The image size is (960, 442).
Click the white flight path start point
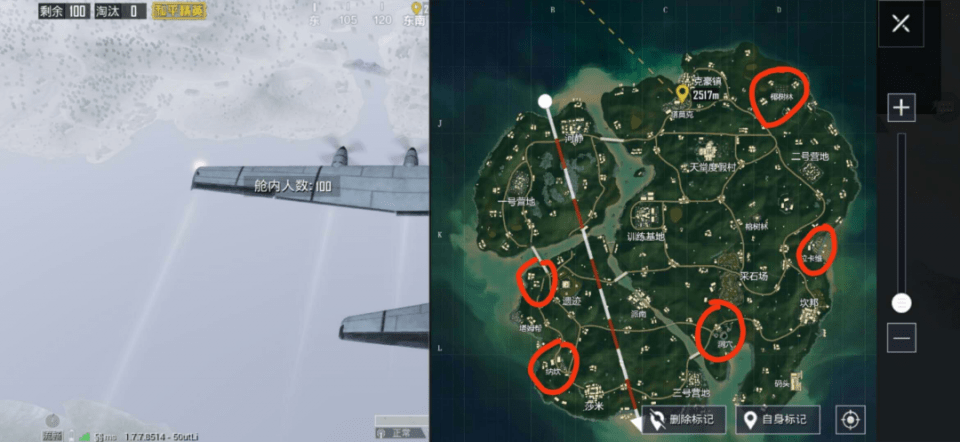pos(545,101)
